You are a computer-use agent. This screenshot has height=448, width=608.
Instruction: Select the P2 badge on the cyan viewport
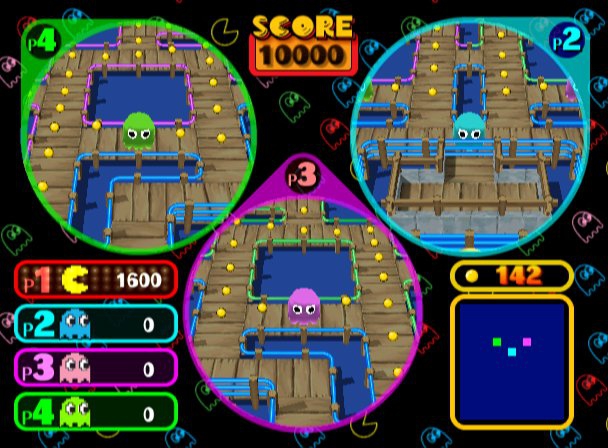[x=565, y=40]
